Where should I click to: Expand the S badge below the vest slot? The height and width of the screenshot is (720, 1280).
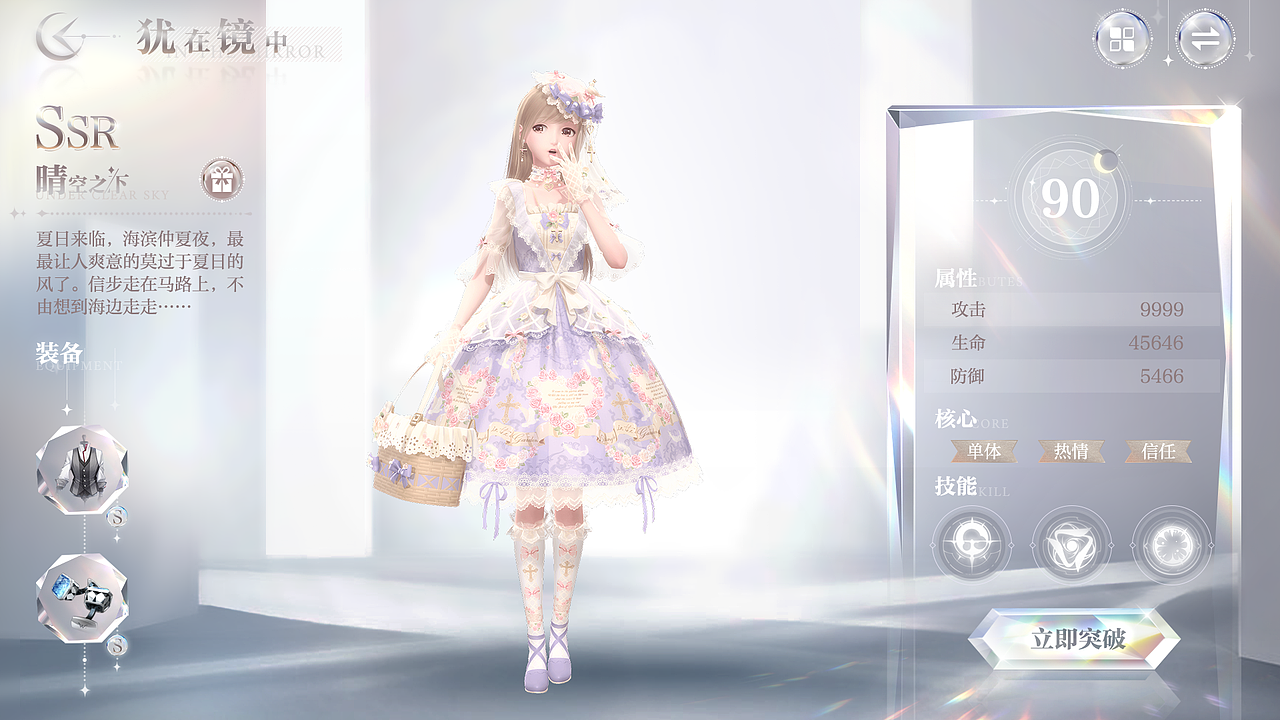click(x=118, y=517)
